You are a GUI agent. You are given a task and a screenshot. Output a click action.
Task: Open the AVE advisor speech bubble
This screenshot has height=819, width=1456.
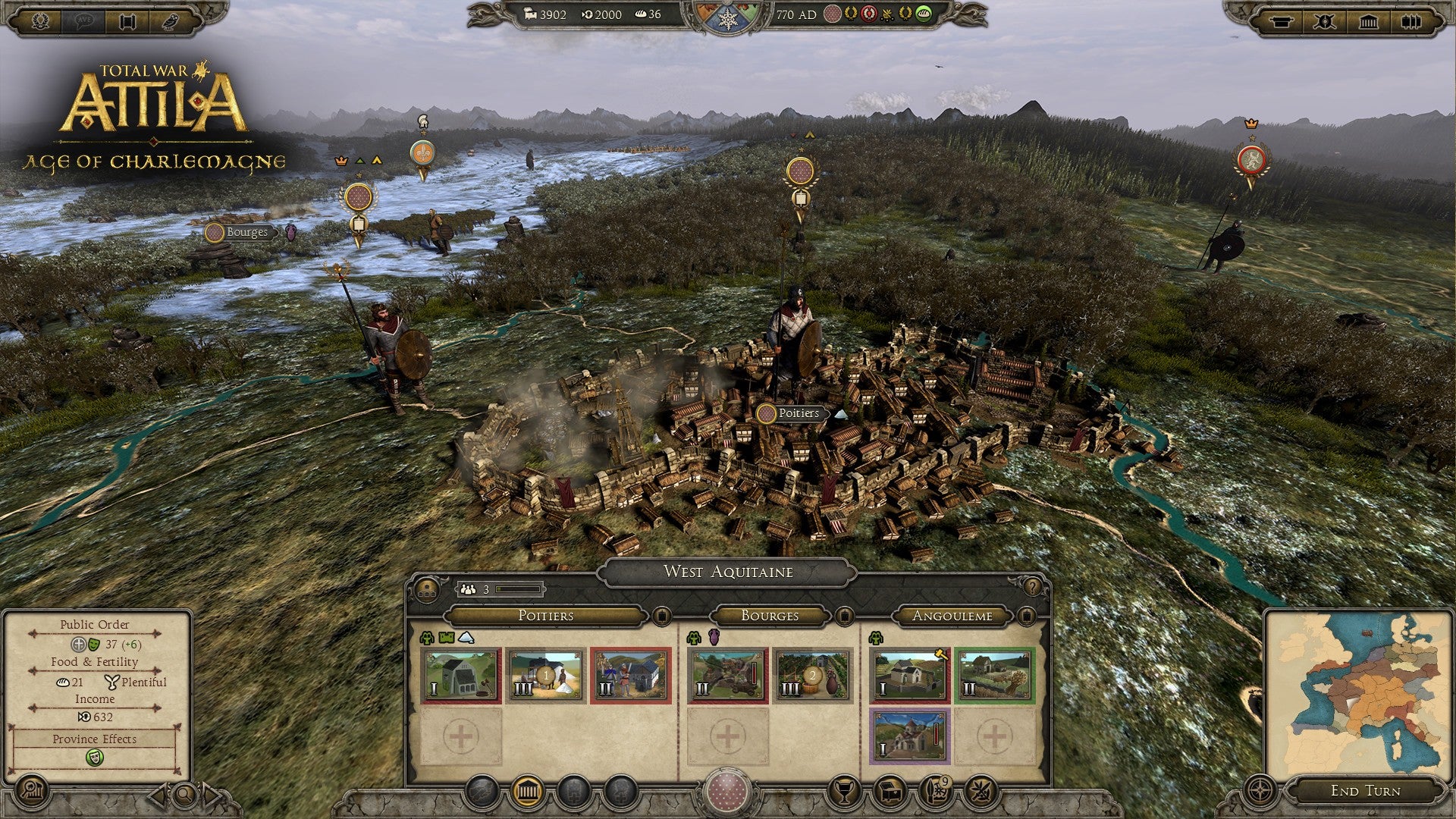(83, 20)
